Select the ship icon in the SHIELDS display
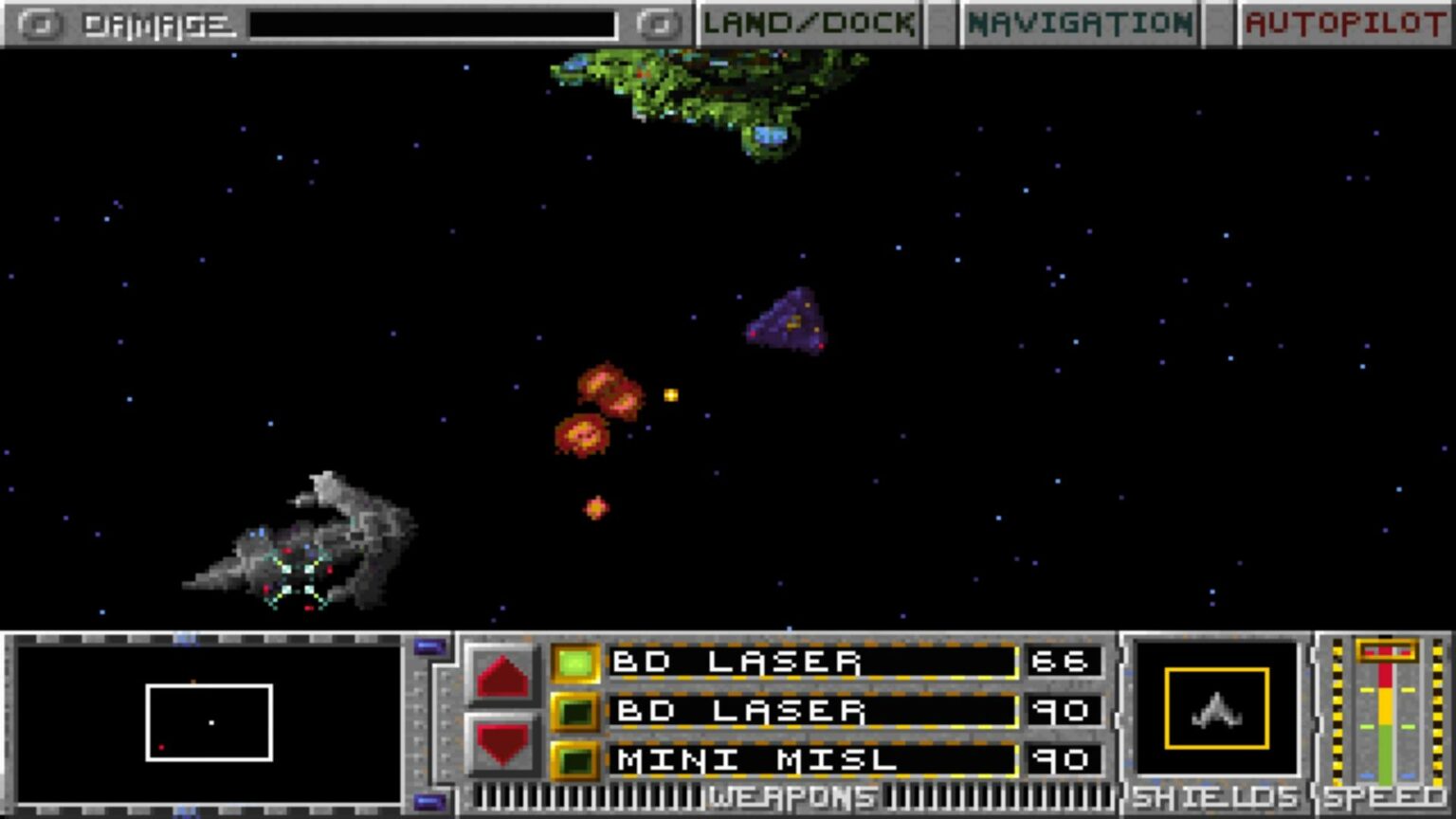 click(x=1216, y=710)
